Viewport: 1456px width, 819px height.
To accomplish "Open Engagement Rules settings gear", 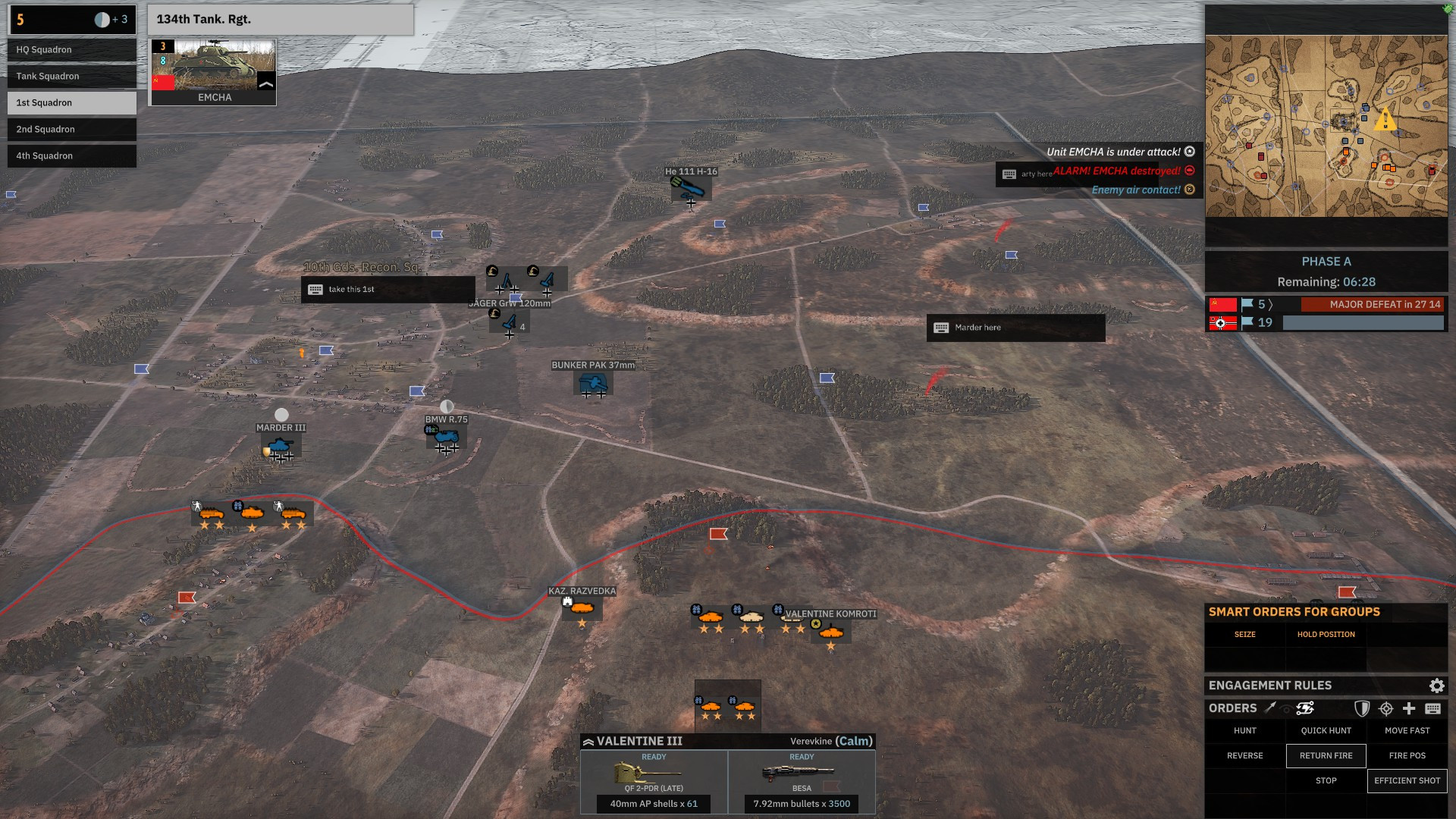I will [x=1438, y=686].
